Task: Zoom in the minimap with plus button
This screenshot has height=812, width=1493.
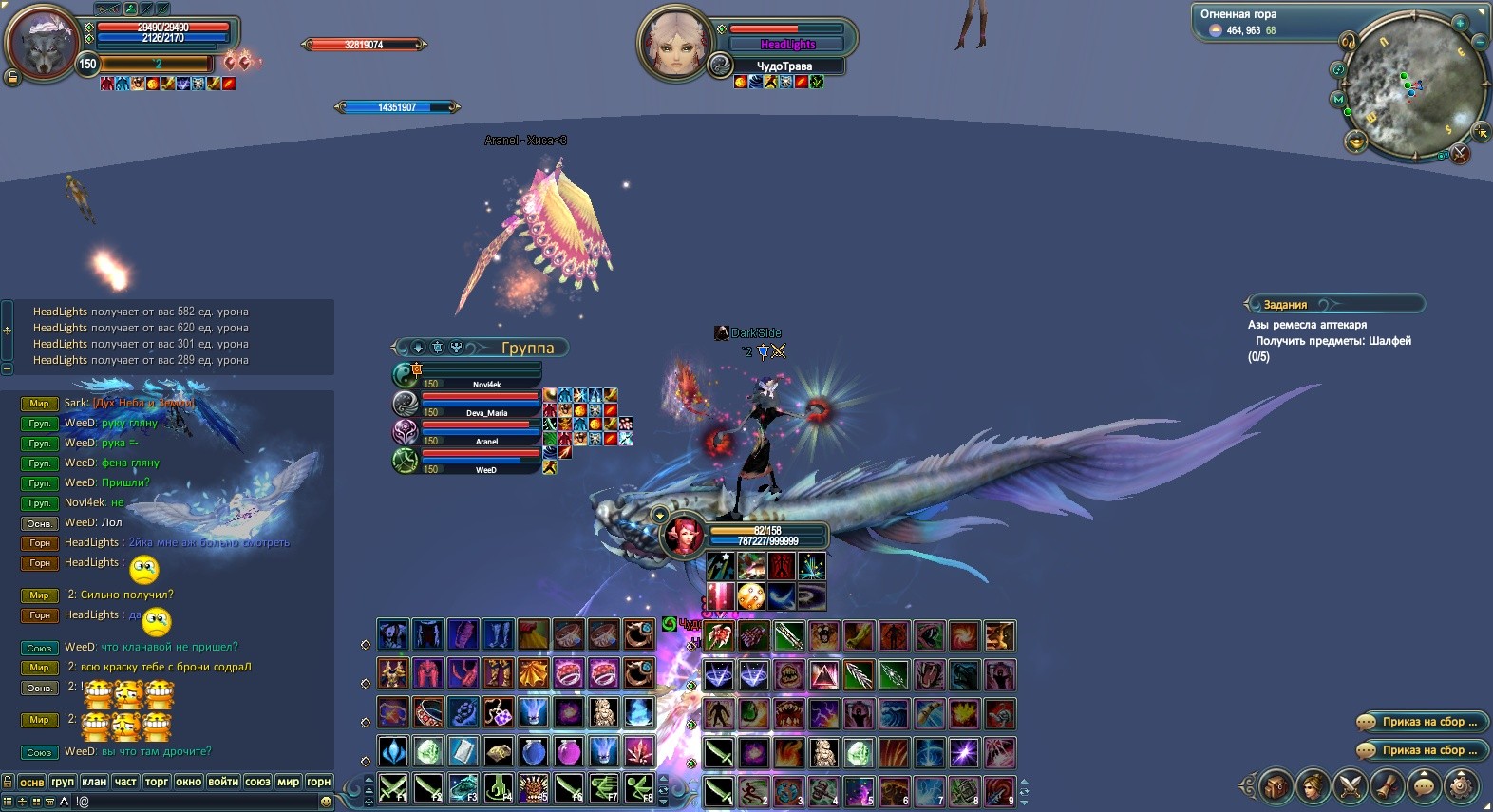Action: (x=1460, y=23)
